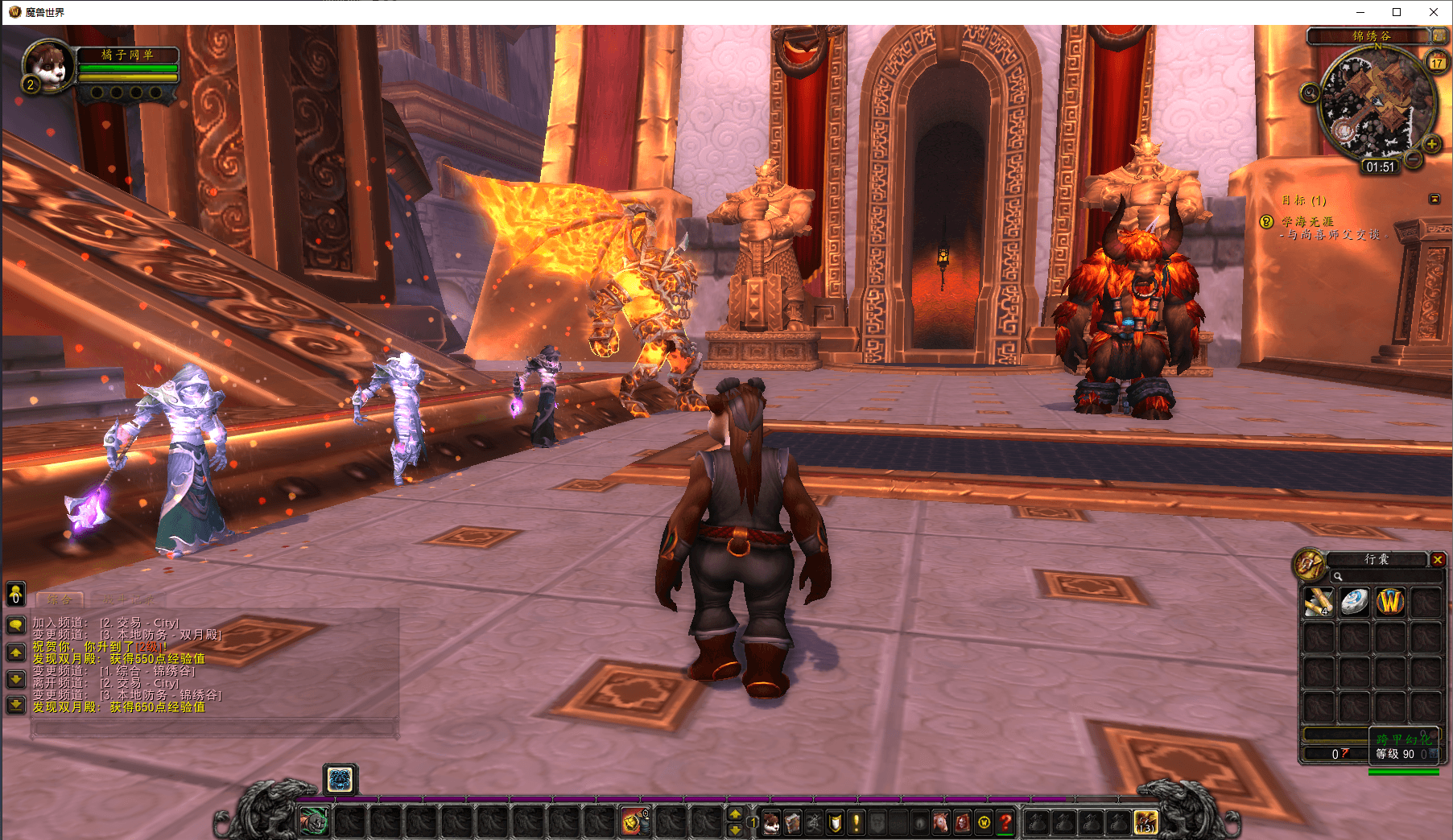The image size is (1453, 840).
Task: Use the orange fist ability on the action bar
Action: pos(633,822)
